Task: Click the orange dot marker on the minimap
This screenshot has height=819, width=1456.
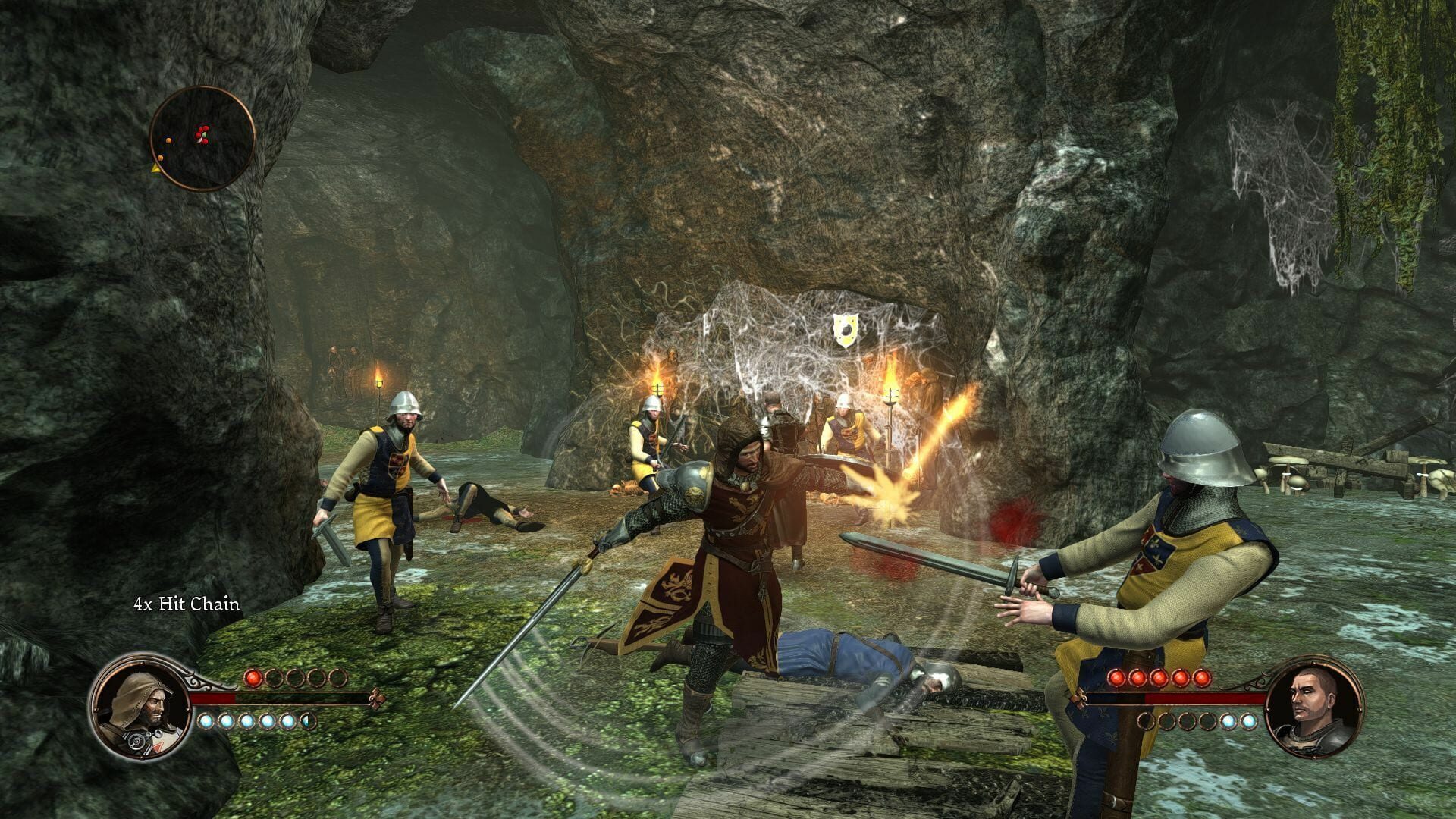Action: click(x=168, y=140)
